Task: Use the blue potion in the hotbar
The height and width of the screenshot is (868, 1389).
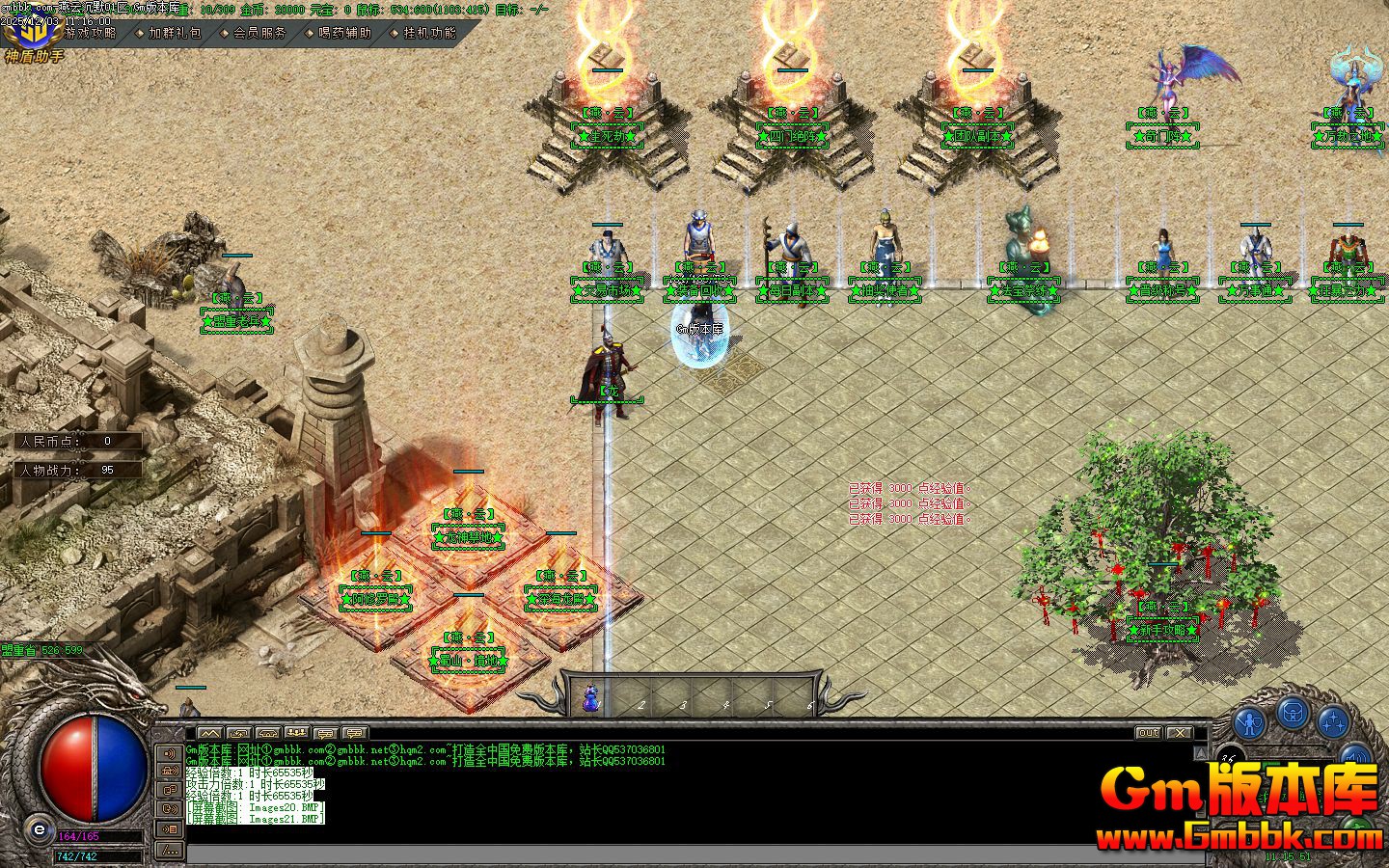Action: coord(590,699)
